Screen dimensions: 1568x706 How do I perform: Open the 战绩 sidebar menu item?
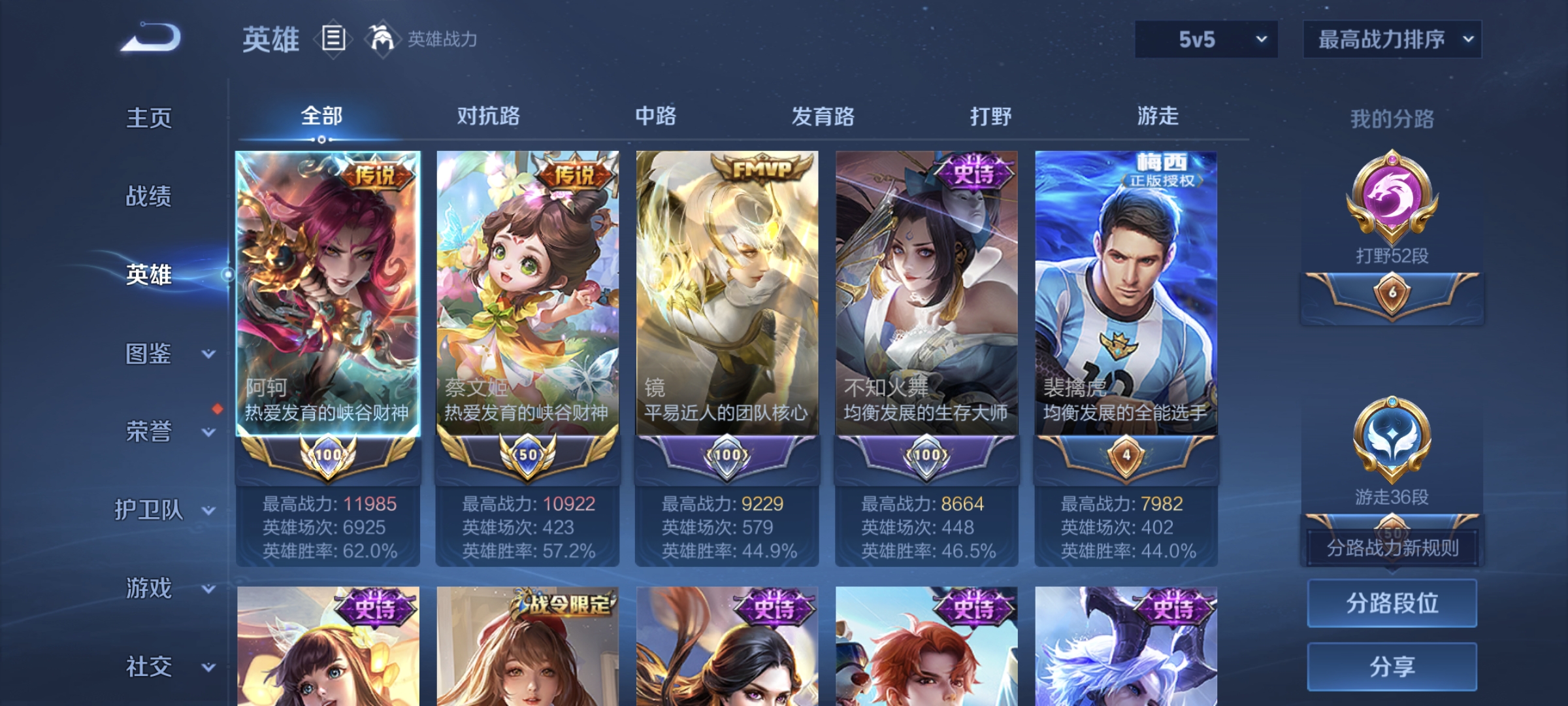[148, 197]
